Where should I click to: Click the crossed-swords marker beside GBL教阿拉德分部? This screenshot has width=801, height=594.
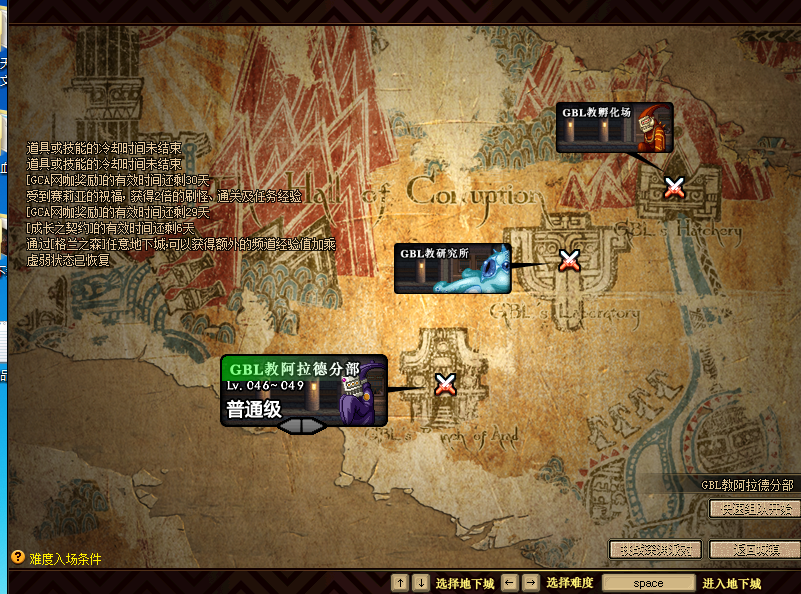tap(445, 384)
